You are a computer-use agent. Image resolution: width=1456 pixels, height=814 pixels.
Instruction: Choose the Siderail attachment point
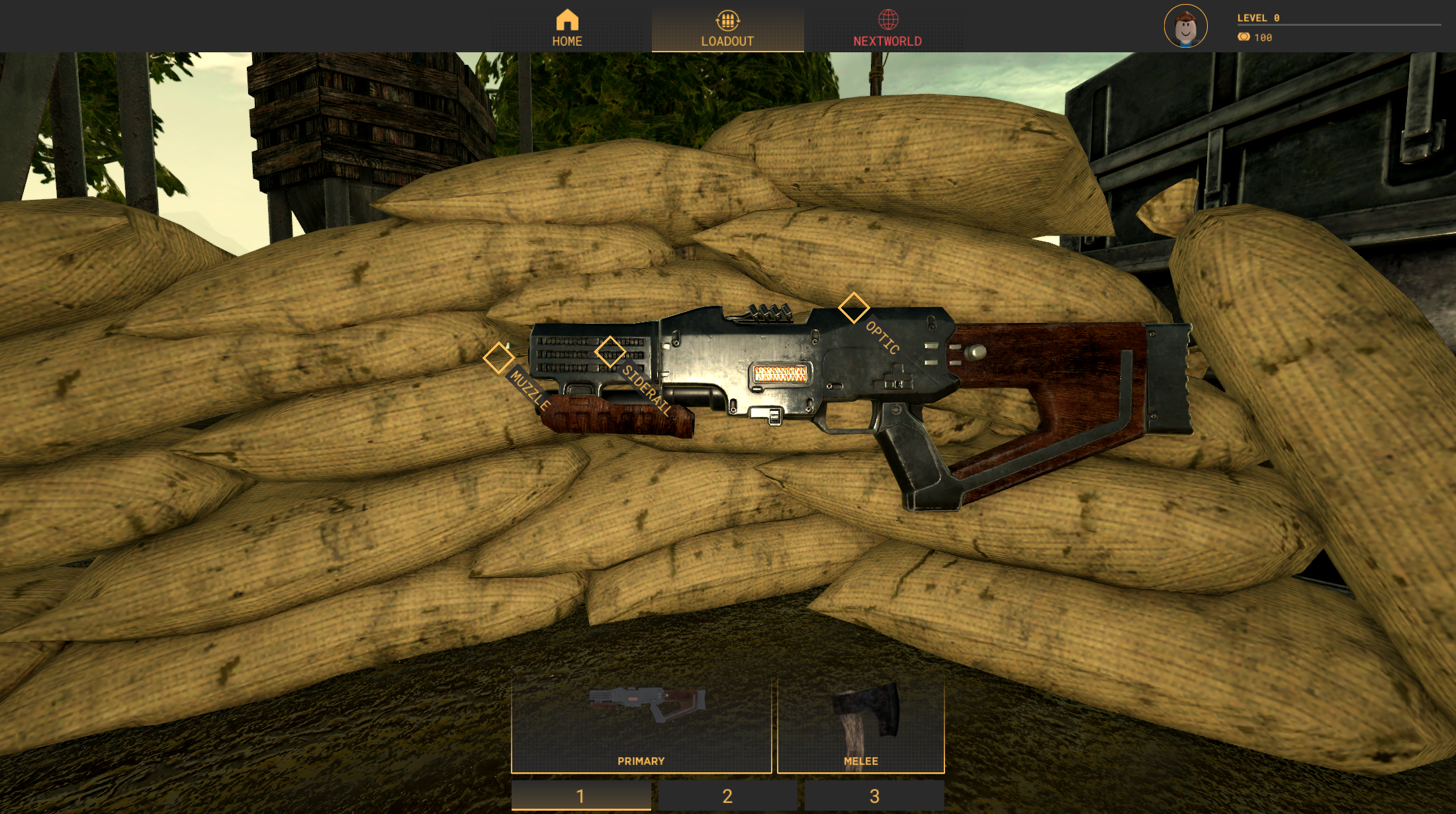(x=610, y=351)
